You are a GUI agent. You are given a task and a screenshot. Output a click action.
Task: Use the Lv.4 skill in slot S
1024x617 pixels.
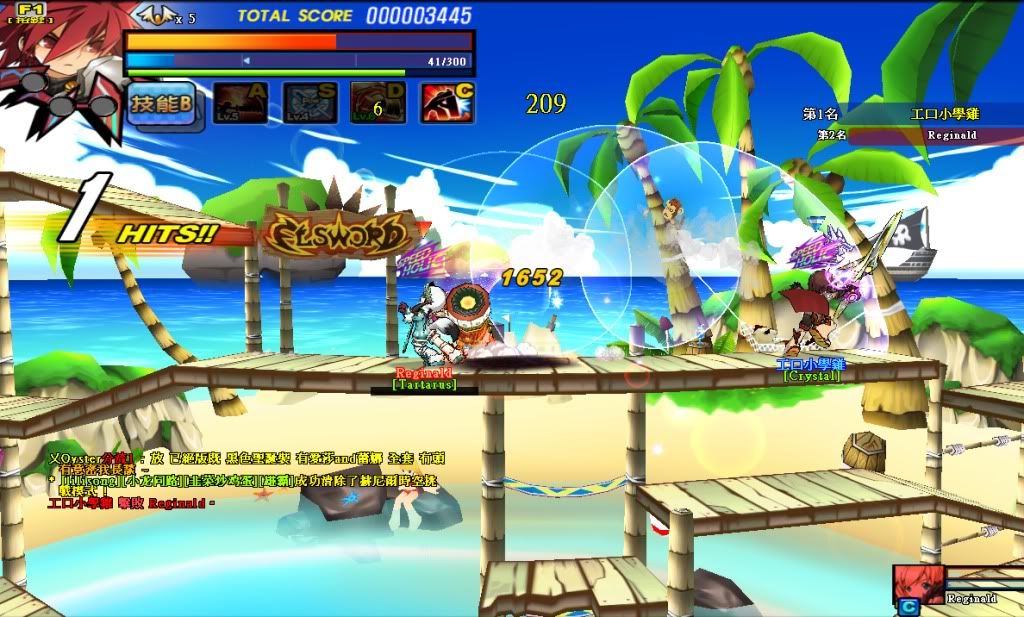coord(309,103)
